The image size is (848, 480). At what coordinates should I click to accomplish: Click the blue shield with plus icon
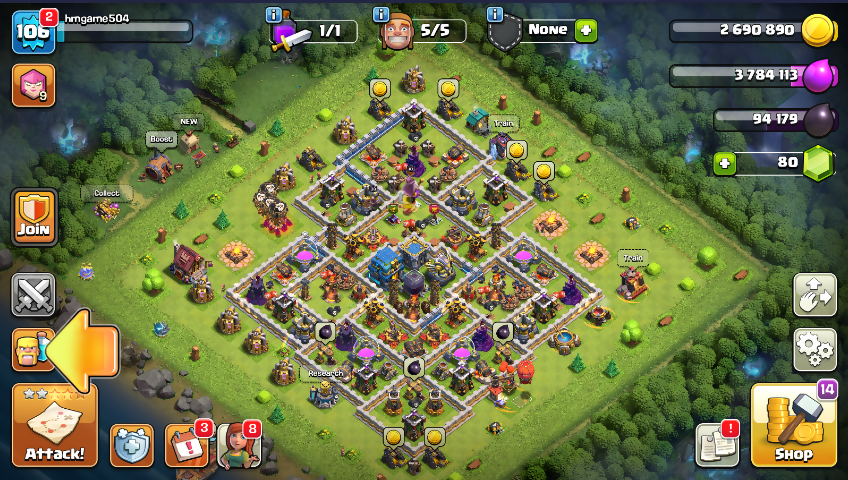click(132, 445)
